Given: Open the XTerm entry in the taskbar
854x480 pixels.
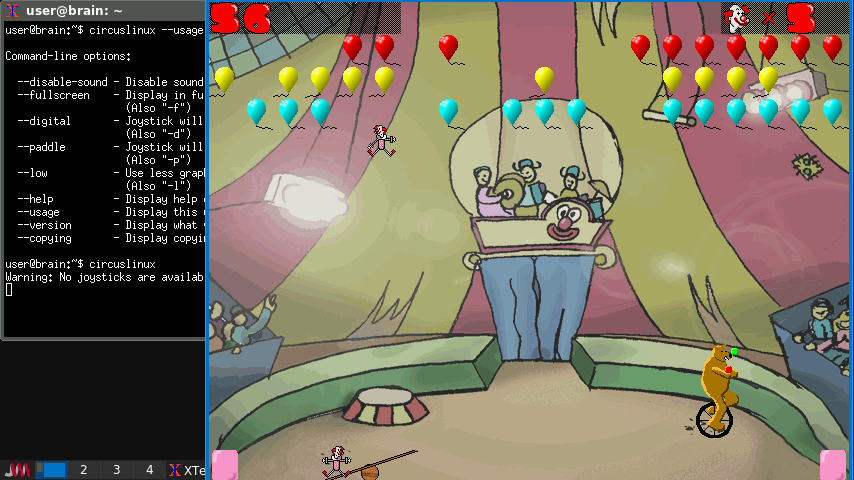Looking at the screenshot, I should point(187,470).
